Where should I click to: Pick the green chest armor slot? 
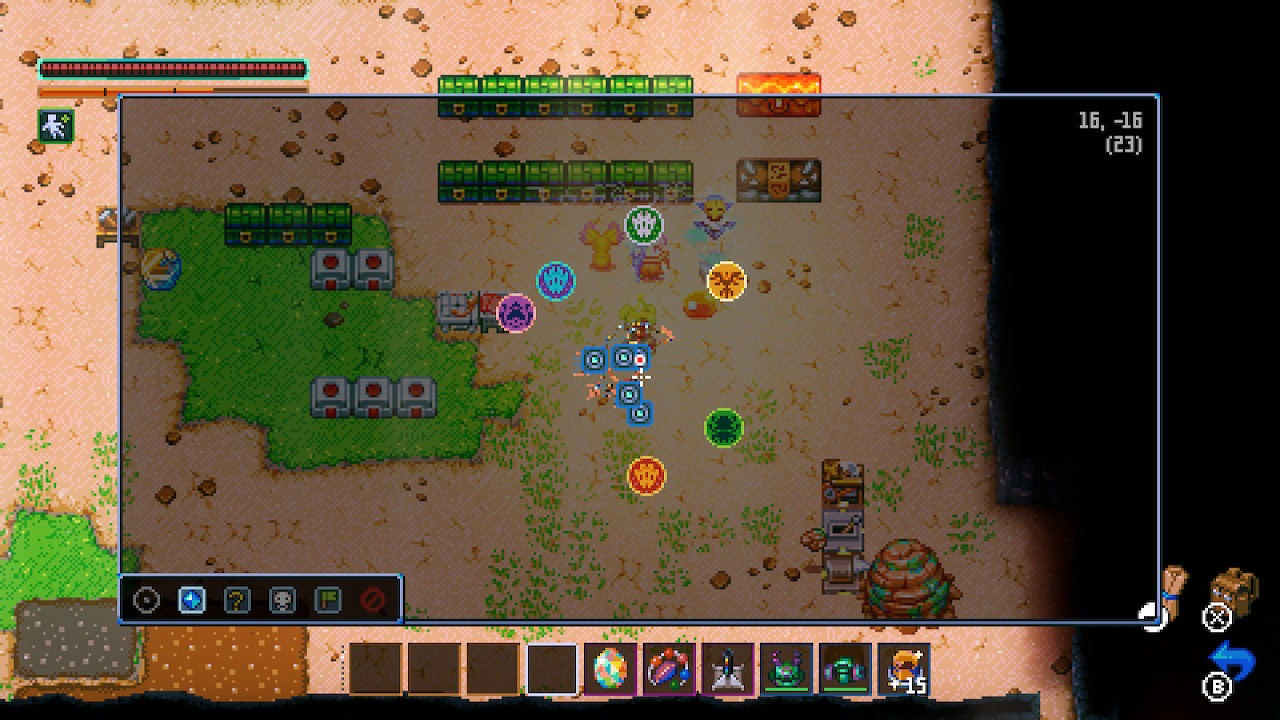coord(845,669)
